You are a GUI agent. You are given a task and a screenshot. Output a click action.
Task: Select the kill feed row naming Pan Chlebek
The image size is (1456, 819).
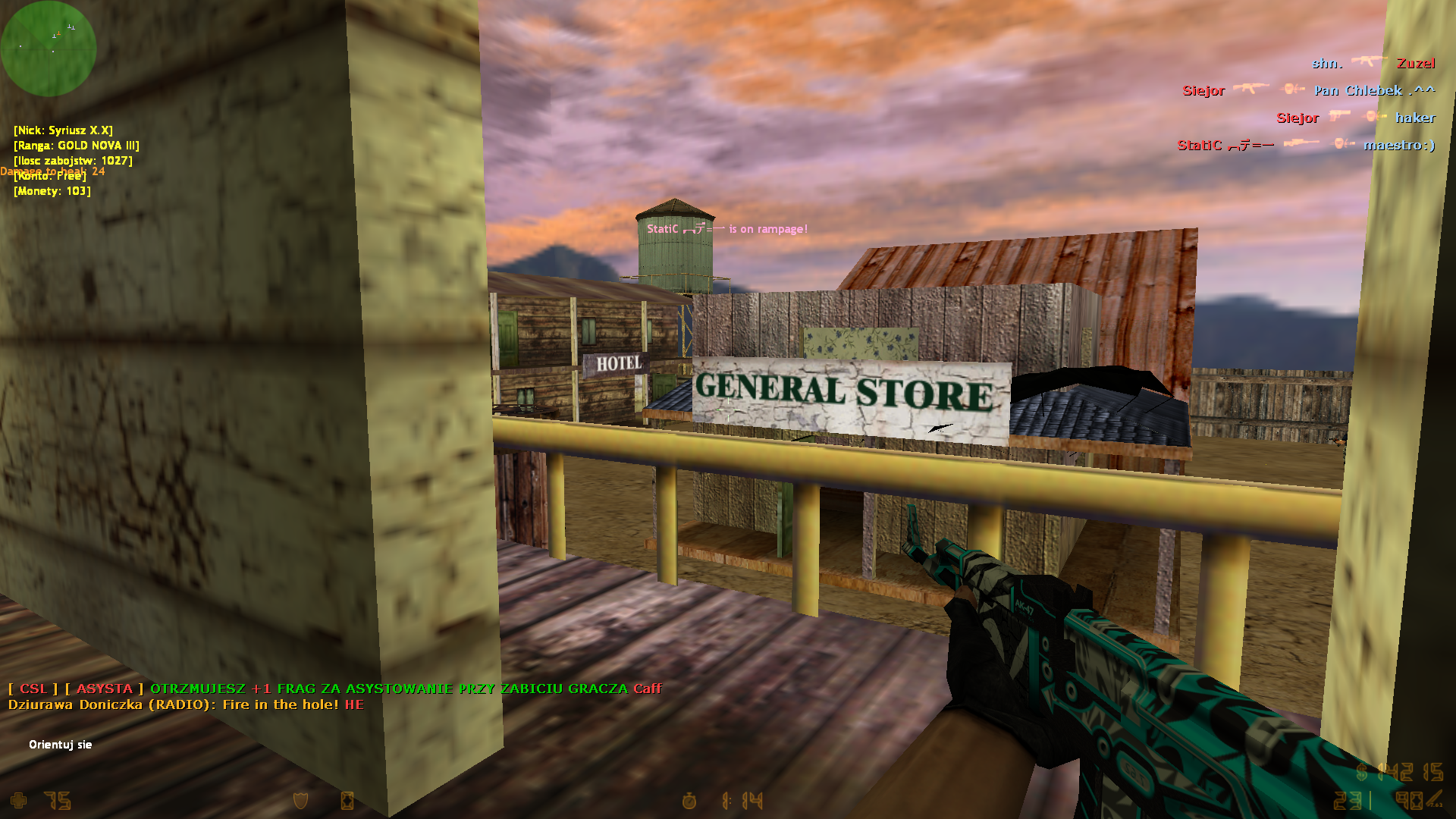1308,91
